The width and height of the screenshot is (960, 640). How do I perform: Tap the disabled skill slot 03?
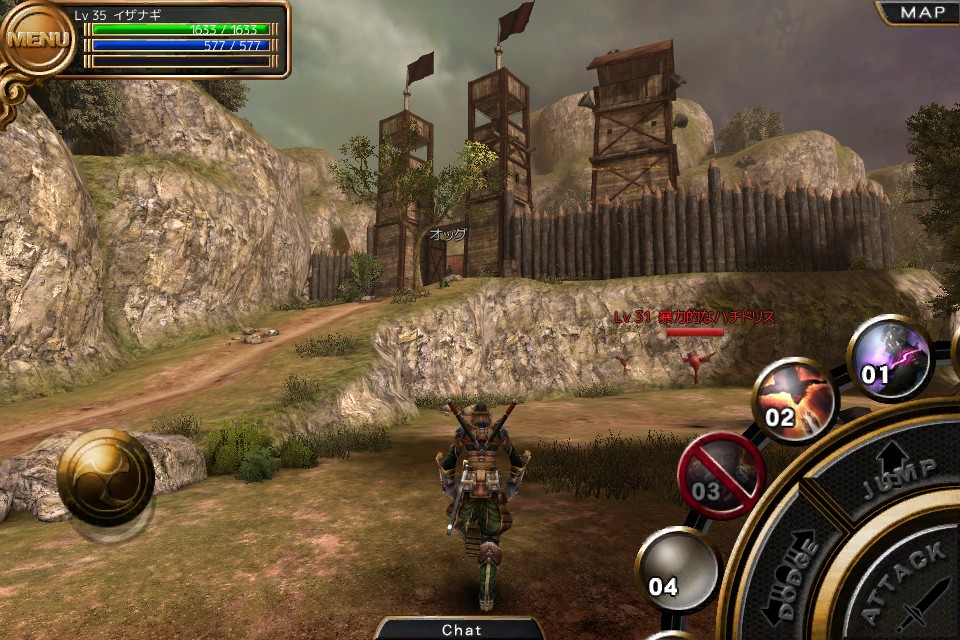(721, 475)
